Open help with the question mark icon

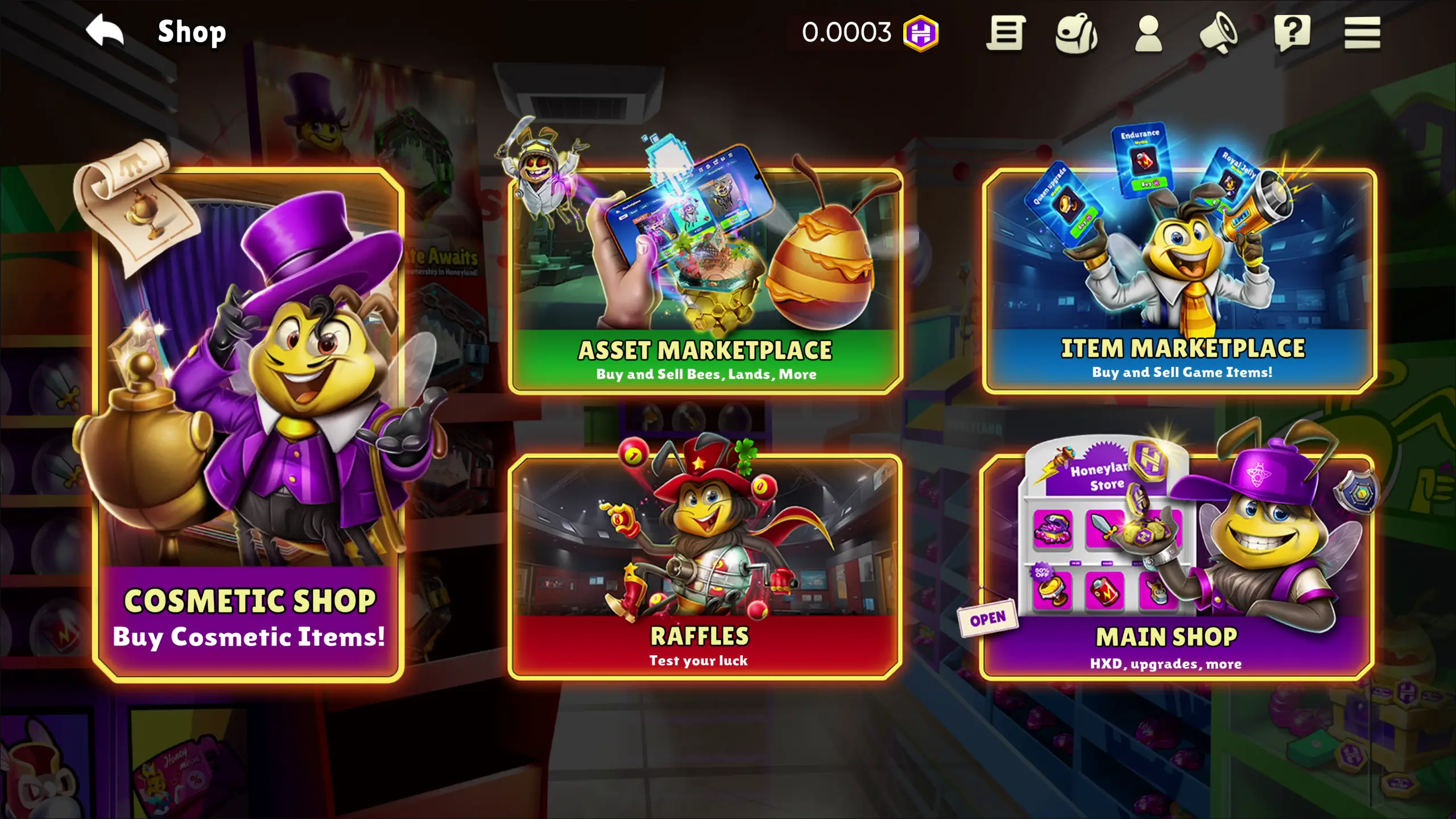pyautogui.click(x=1292, y=34)
